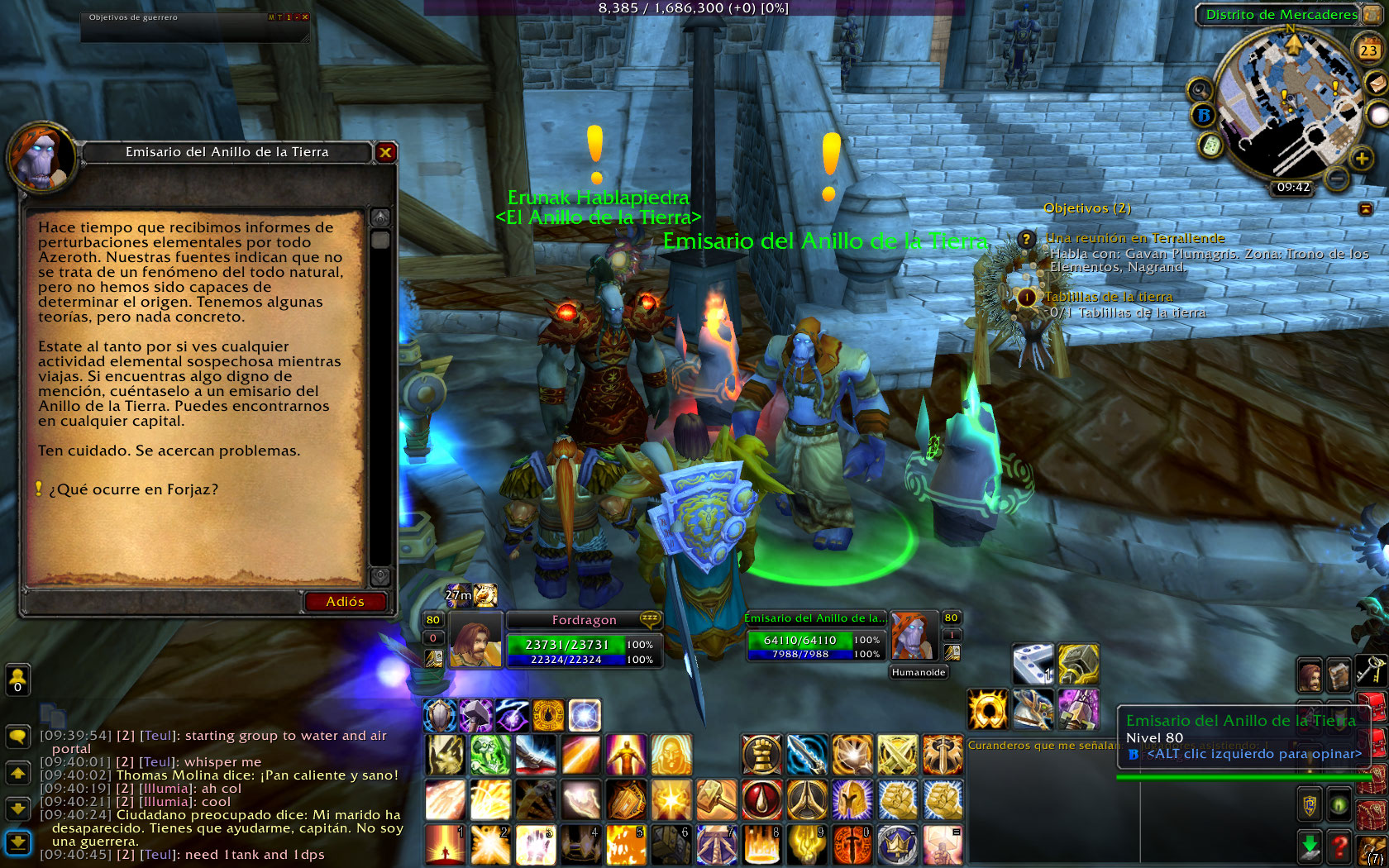Zoom out on the minimap
The image size is (1389, 868).
1337,177
